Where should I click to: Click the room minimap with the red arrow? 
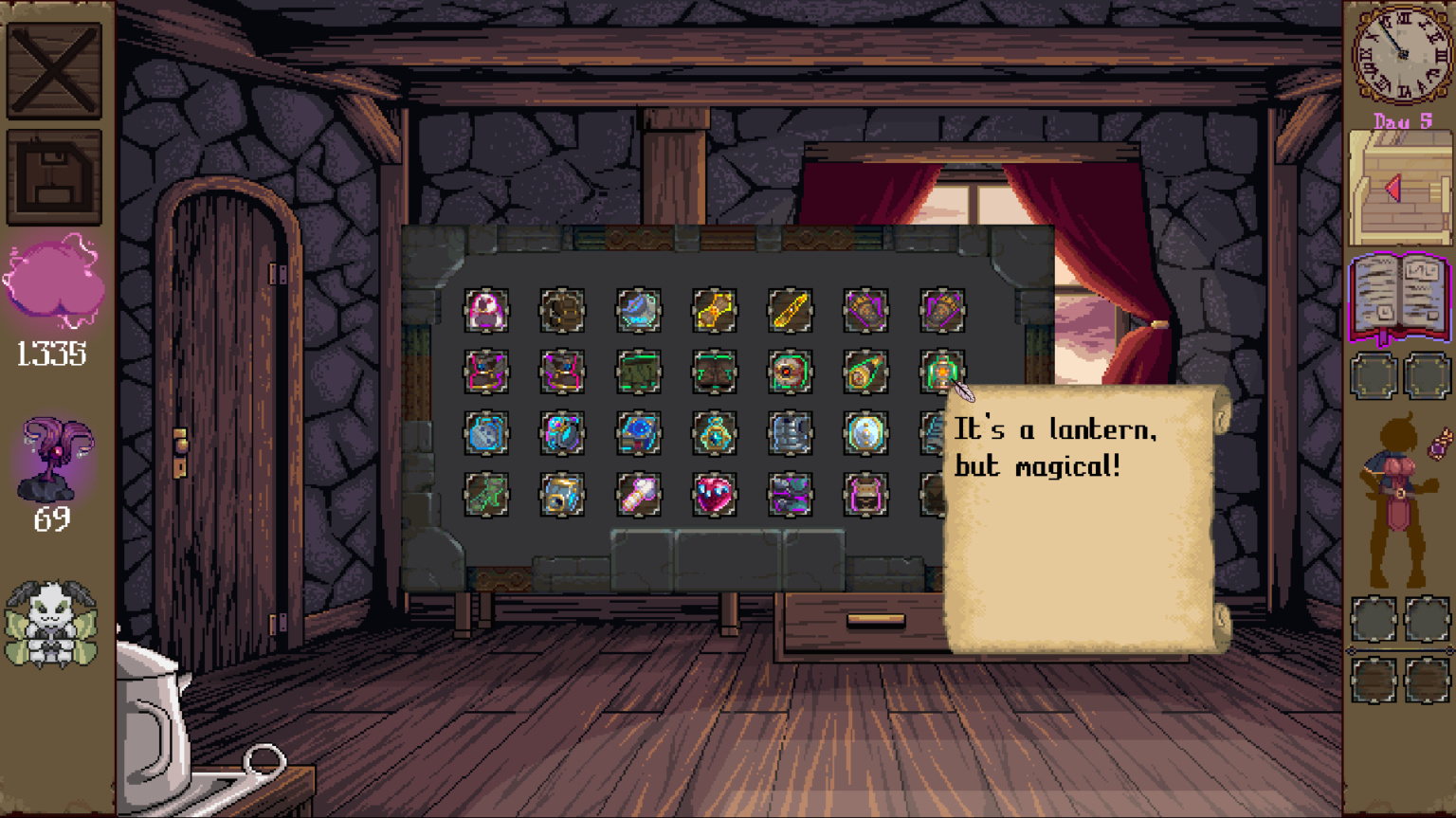click(x=1399, y=188)
